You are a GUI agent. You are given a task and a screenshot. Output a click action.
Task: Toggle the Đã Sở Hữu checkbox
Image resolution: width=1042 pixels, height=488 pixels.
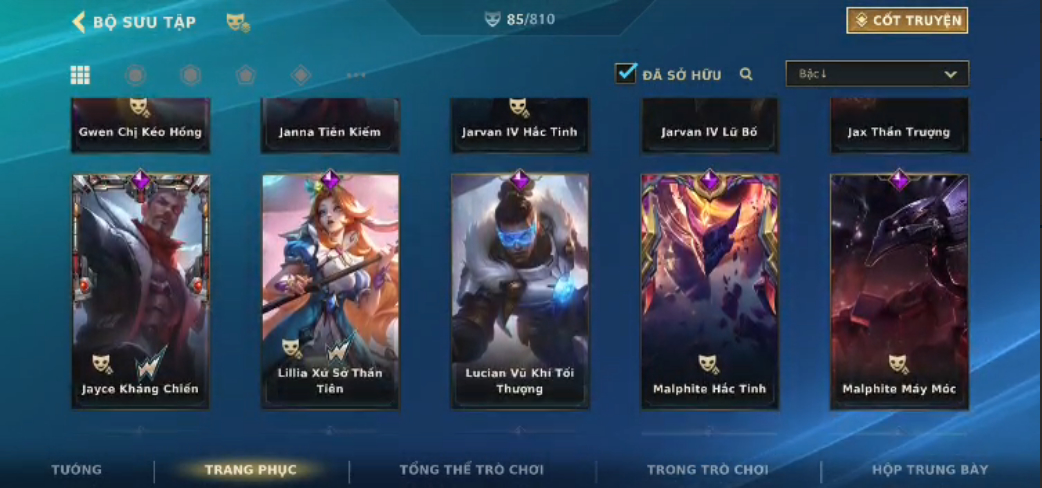626,74
